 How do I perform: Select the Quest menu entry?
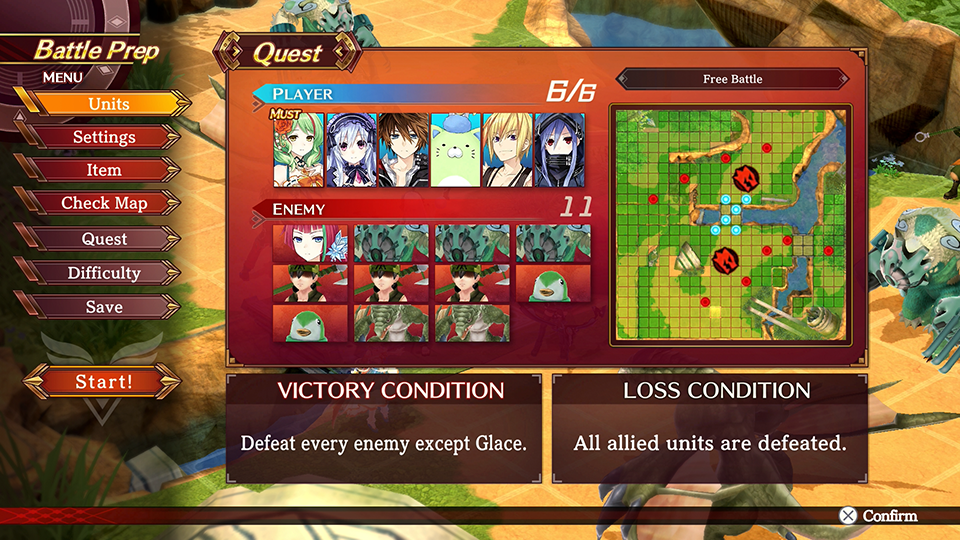click(104, 239)
